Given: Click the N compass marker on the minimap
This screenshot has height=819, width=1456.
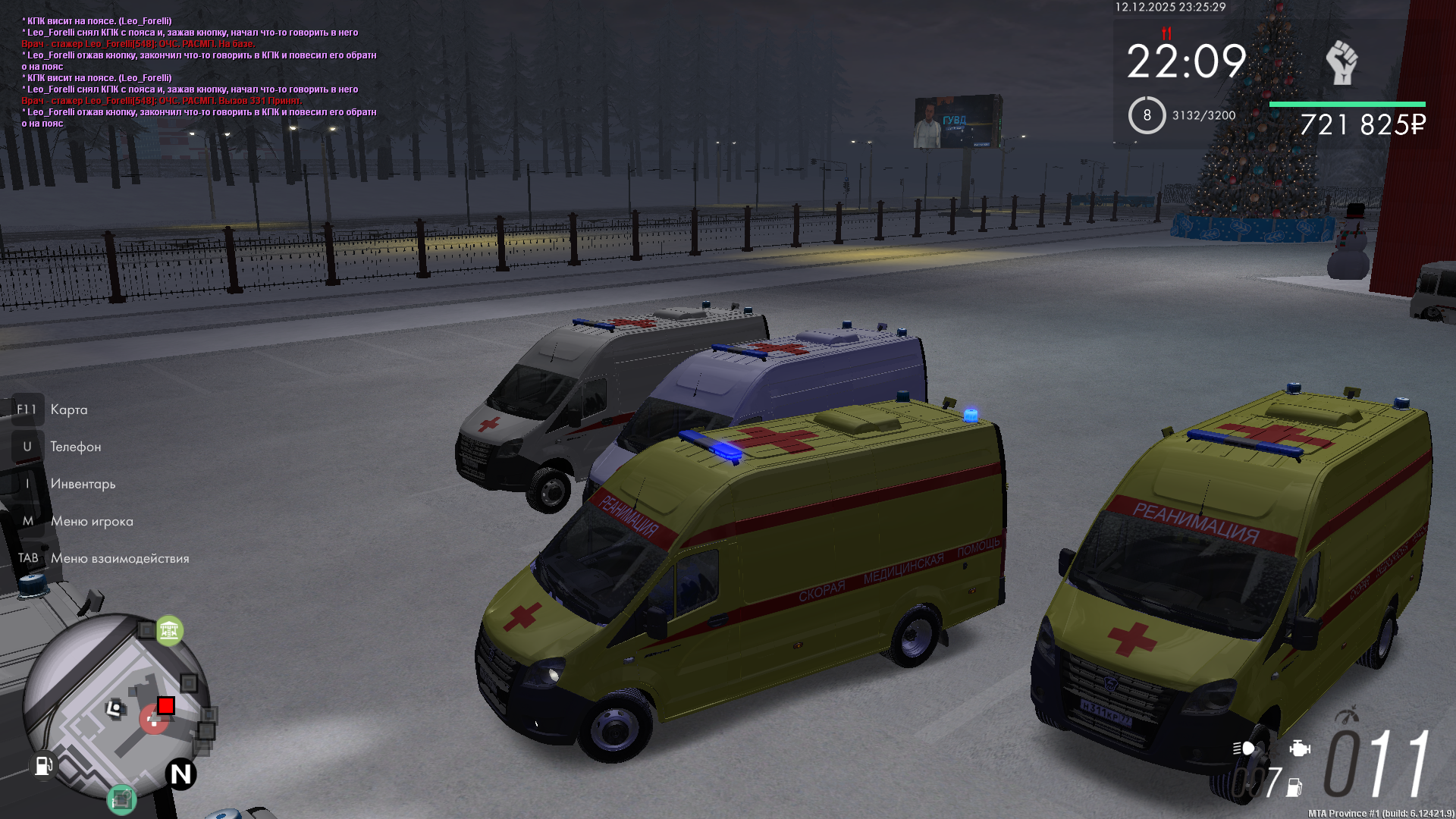Looking at the screenshot, I should pos(181,774).
